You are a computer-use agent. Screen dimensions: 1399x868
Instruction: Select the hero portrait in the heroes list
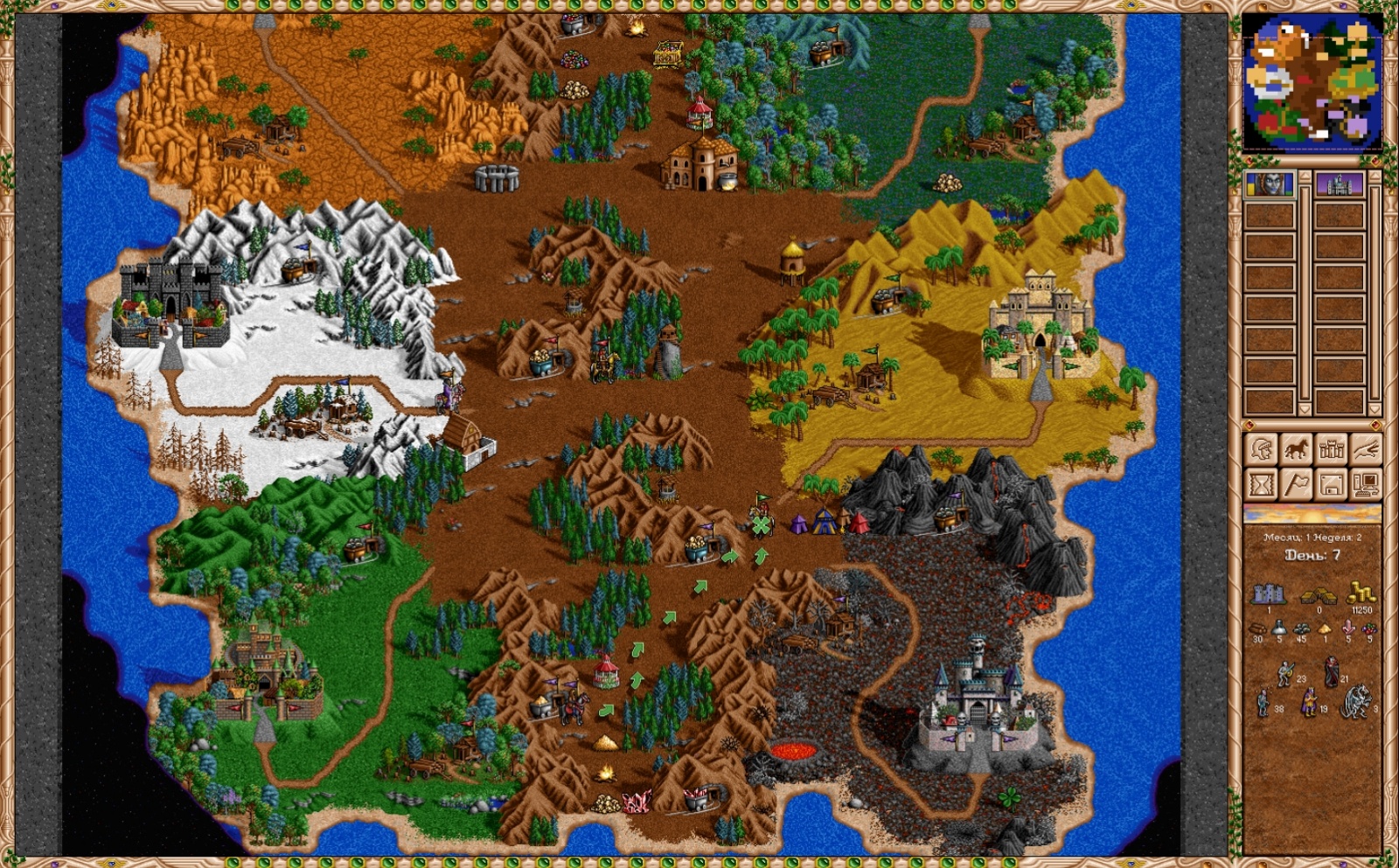(1270, 185)
